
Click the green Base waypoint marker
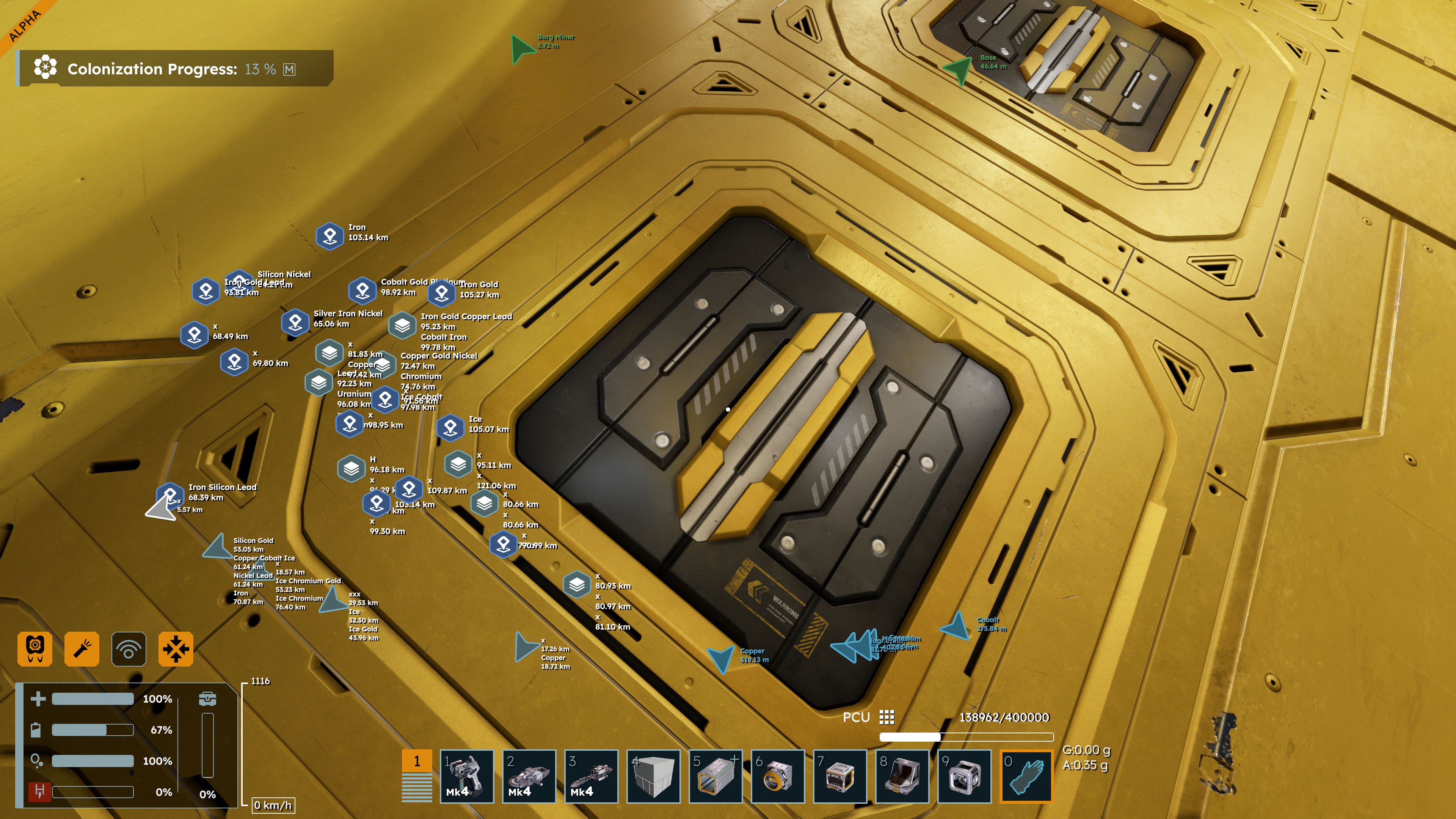point(959,69)
